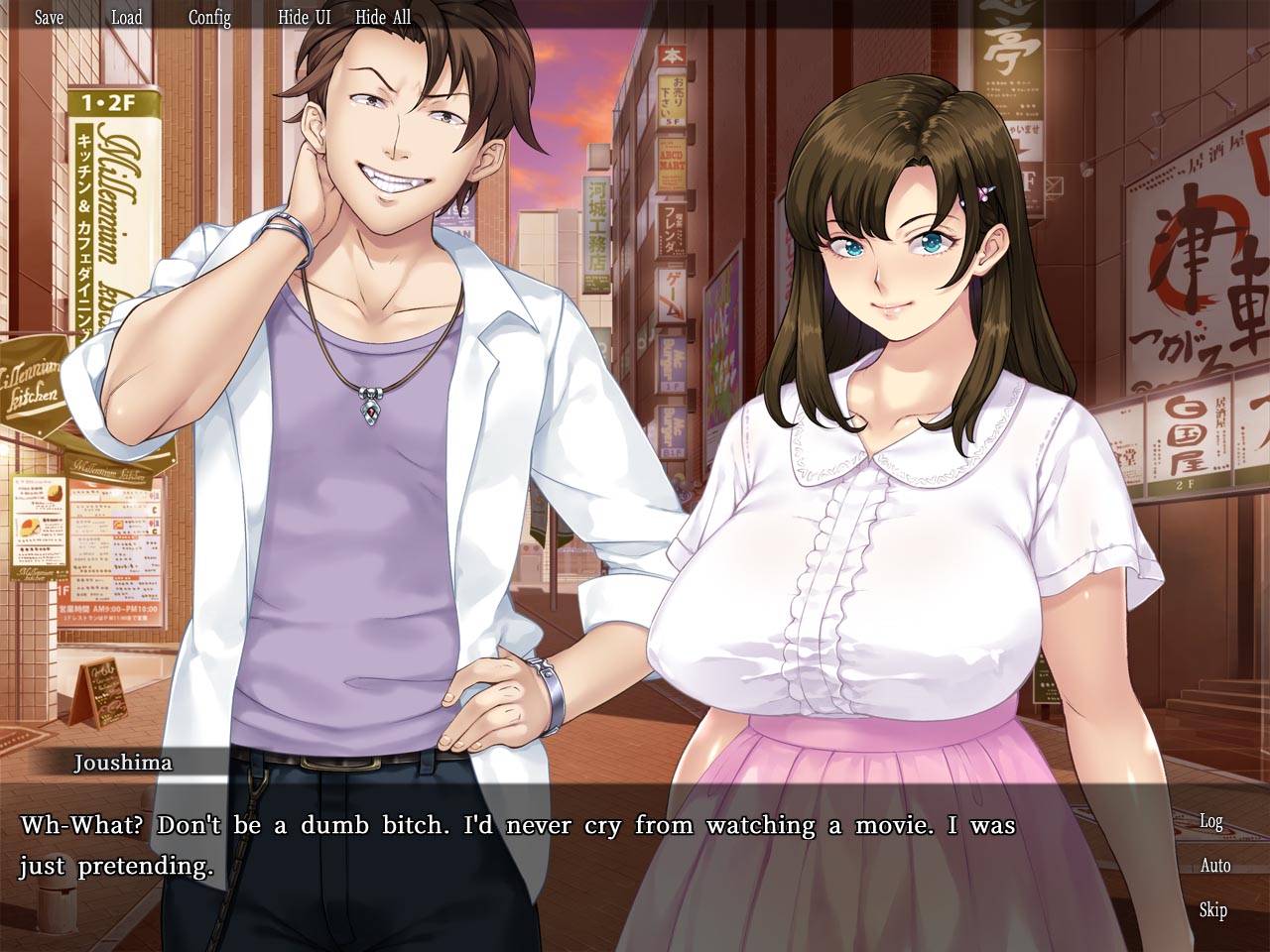
Task: Activate Skip mode
Action: [x=1212, y=910]
